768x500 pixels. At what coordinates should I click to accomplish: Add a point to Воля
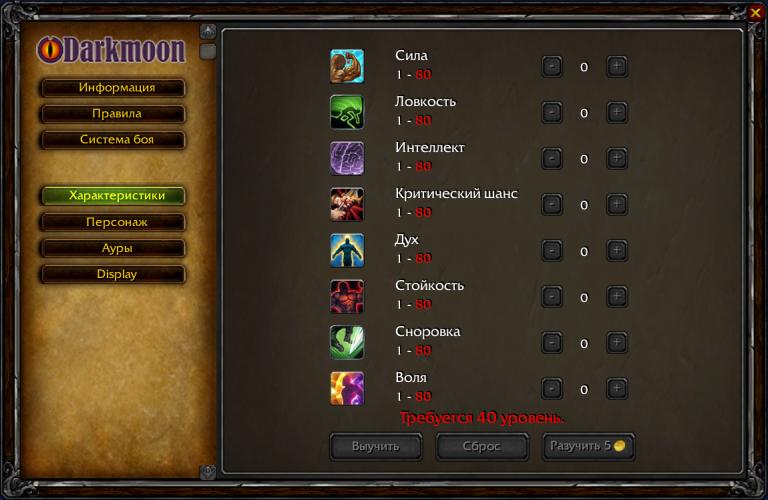coord(617,389)
